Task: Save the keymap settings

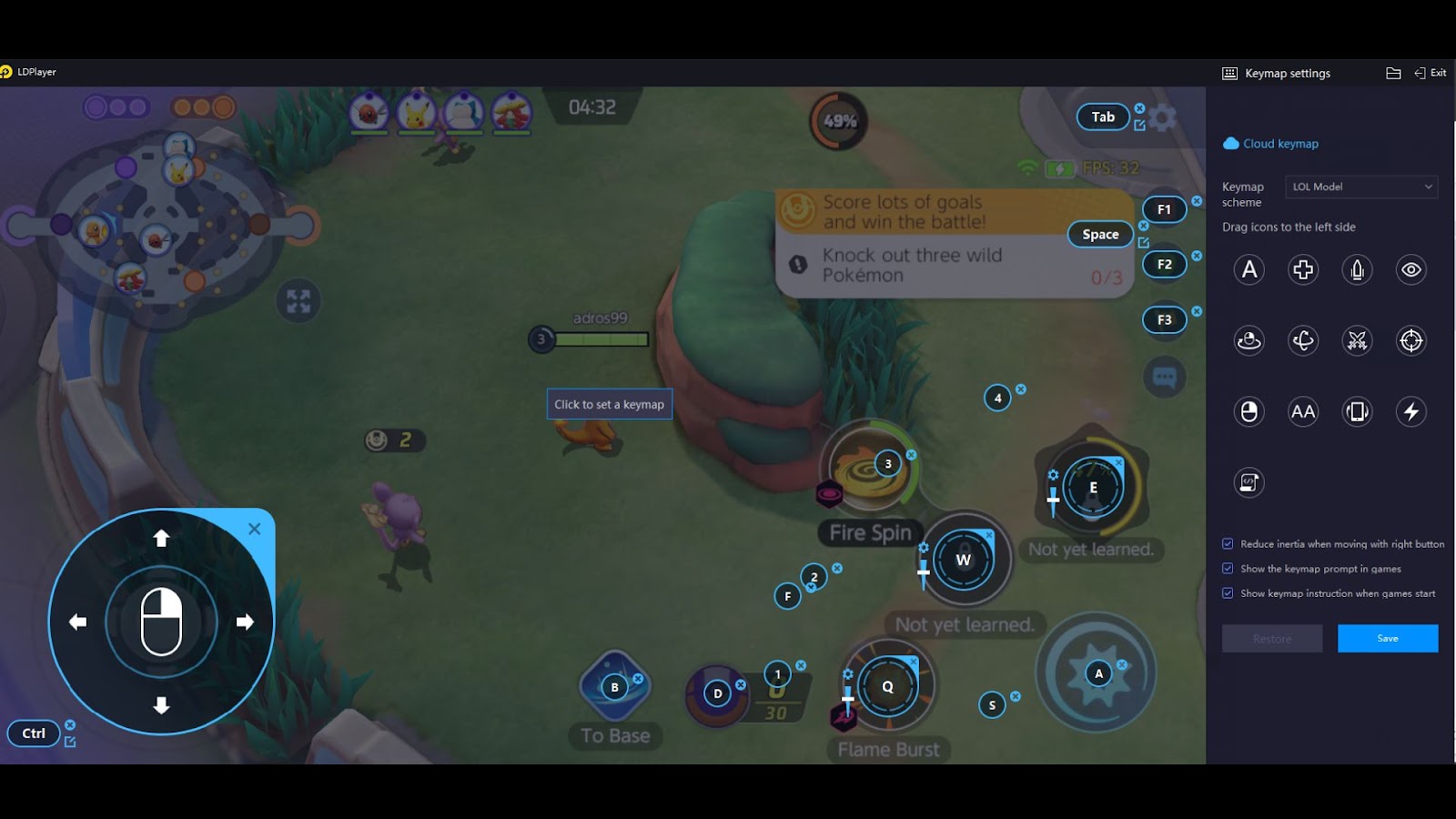Action: (x=1387, y=638)
